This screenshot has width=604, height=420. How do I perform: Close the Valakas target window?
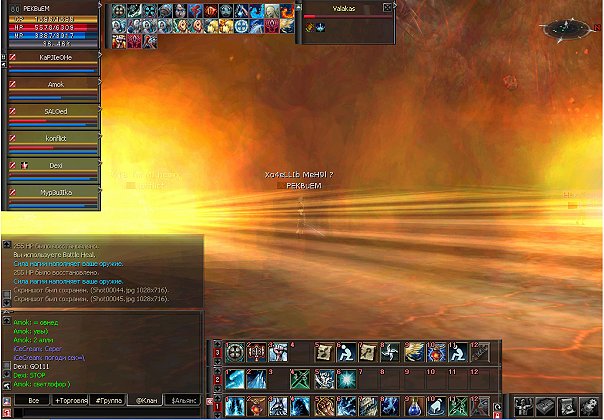[390, 9]
